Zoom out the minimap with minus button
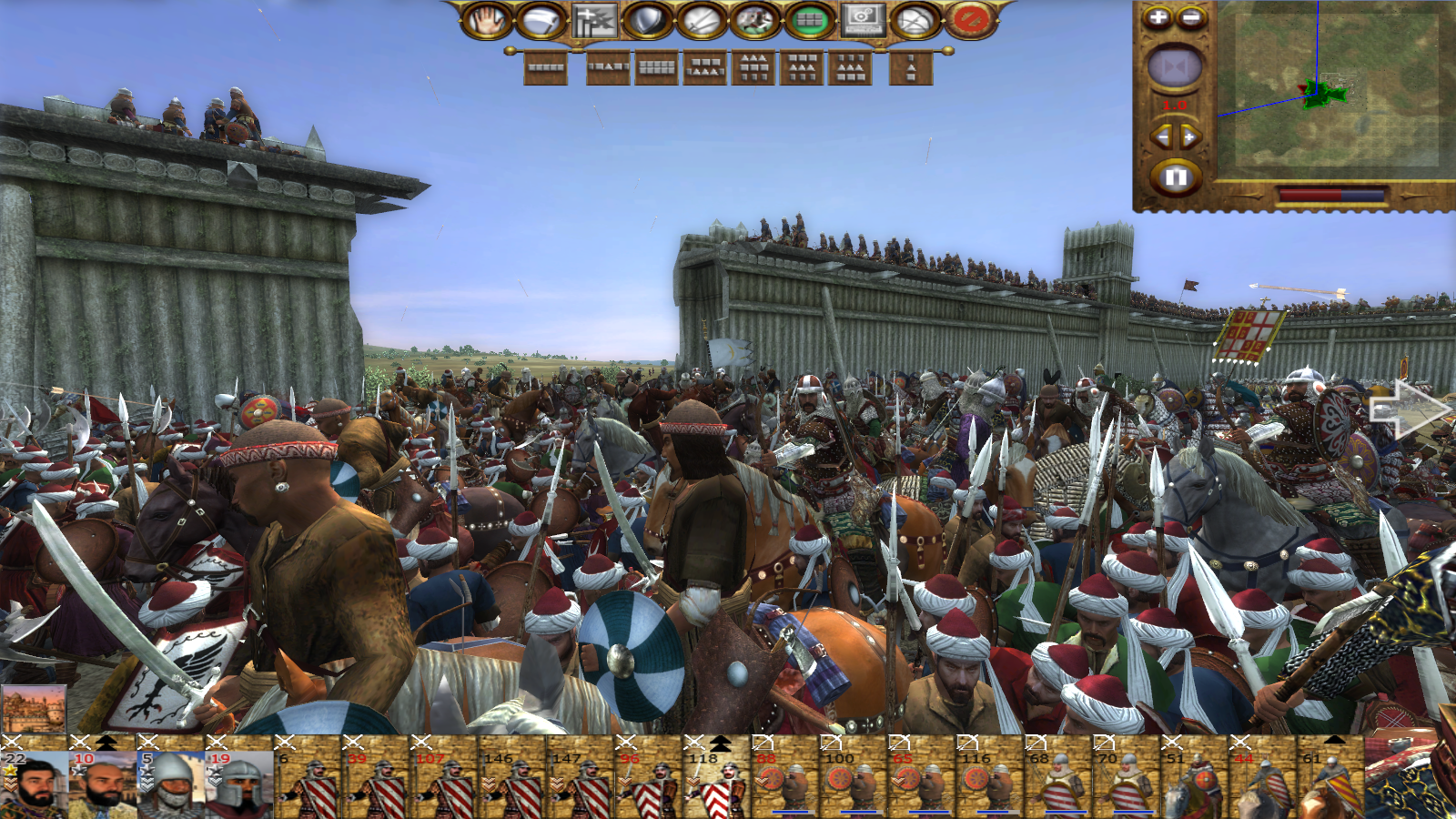The height and width of the screenshot is (819, 1456). pyautogui.click(x=1191, y=17)
